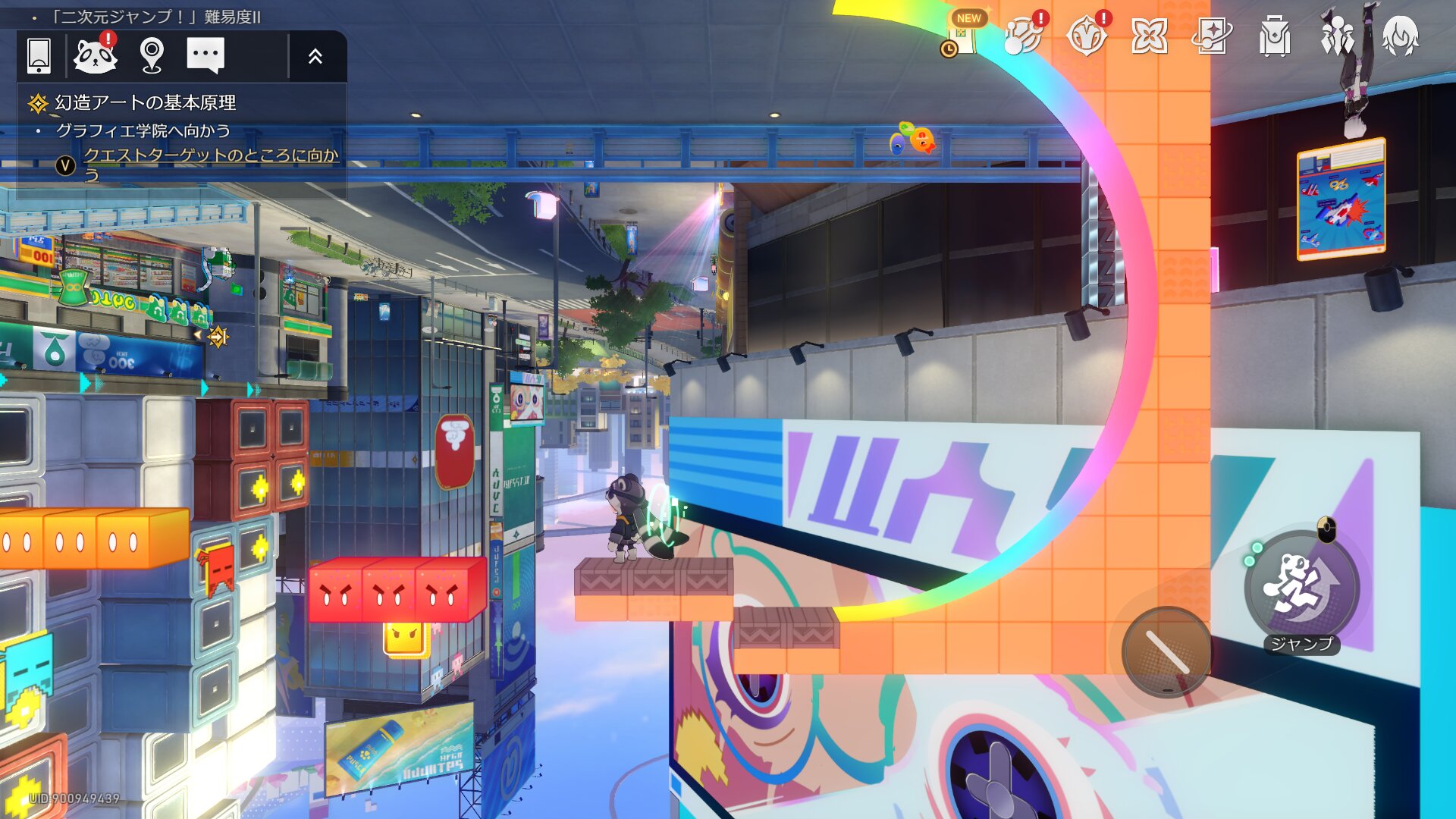Follow the クエストターゲットのところに向かう link

pyautogui.click(x=210, y=155)
